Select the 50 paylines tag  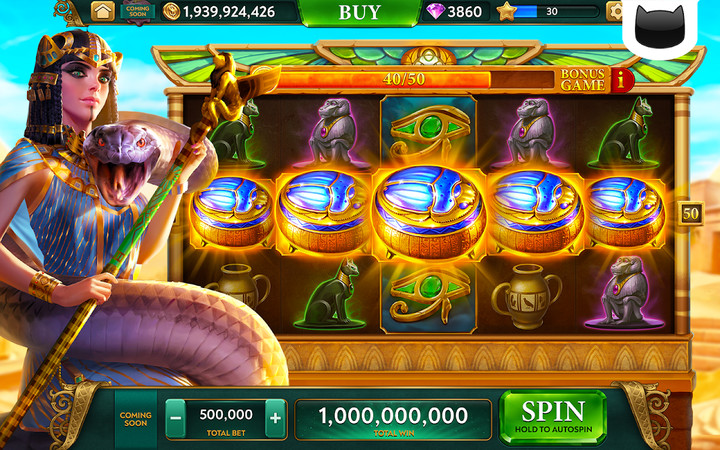690,212
